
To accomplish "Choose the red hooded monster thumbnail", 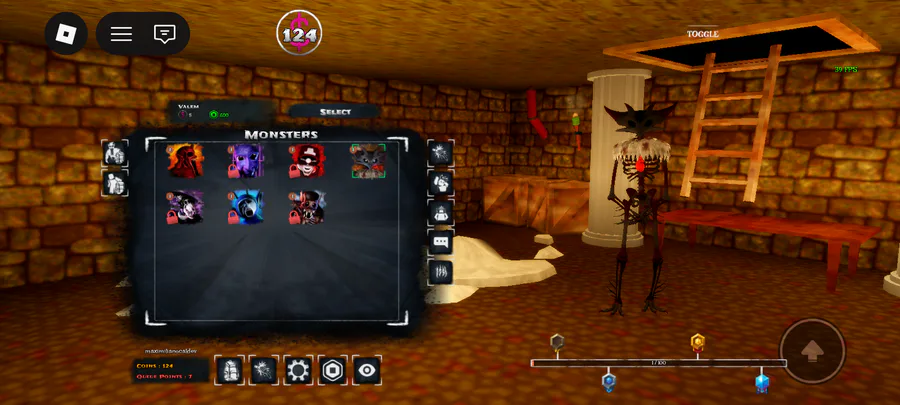I will coord(184,161).
